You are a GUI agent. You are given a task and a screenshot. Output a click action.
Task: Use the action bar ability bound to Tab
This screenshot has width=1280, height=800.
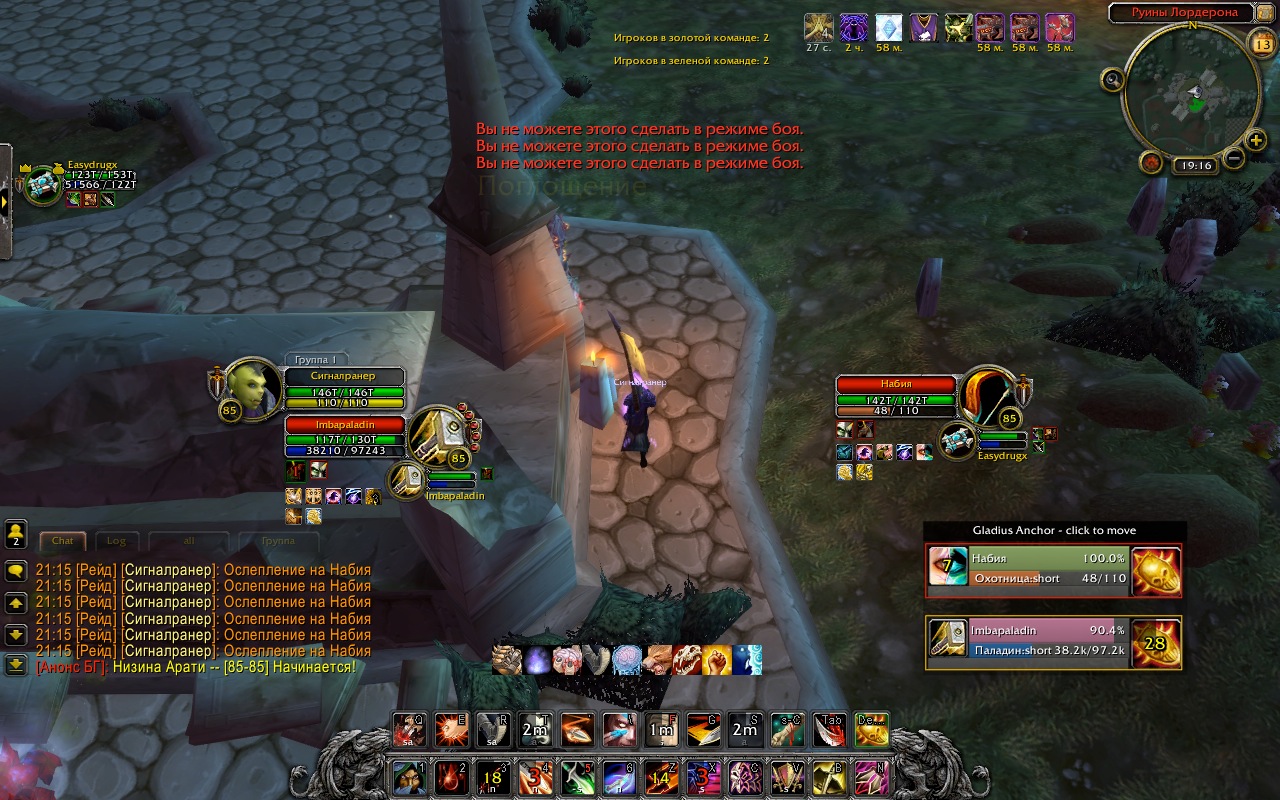[x=831, y=730]
